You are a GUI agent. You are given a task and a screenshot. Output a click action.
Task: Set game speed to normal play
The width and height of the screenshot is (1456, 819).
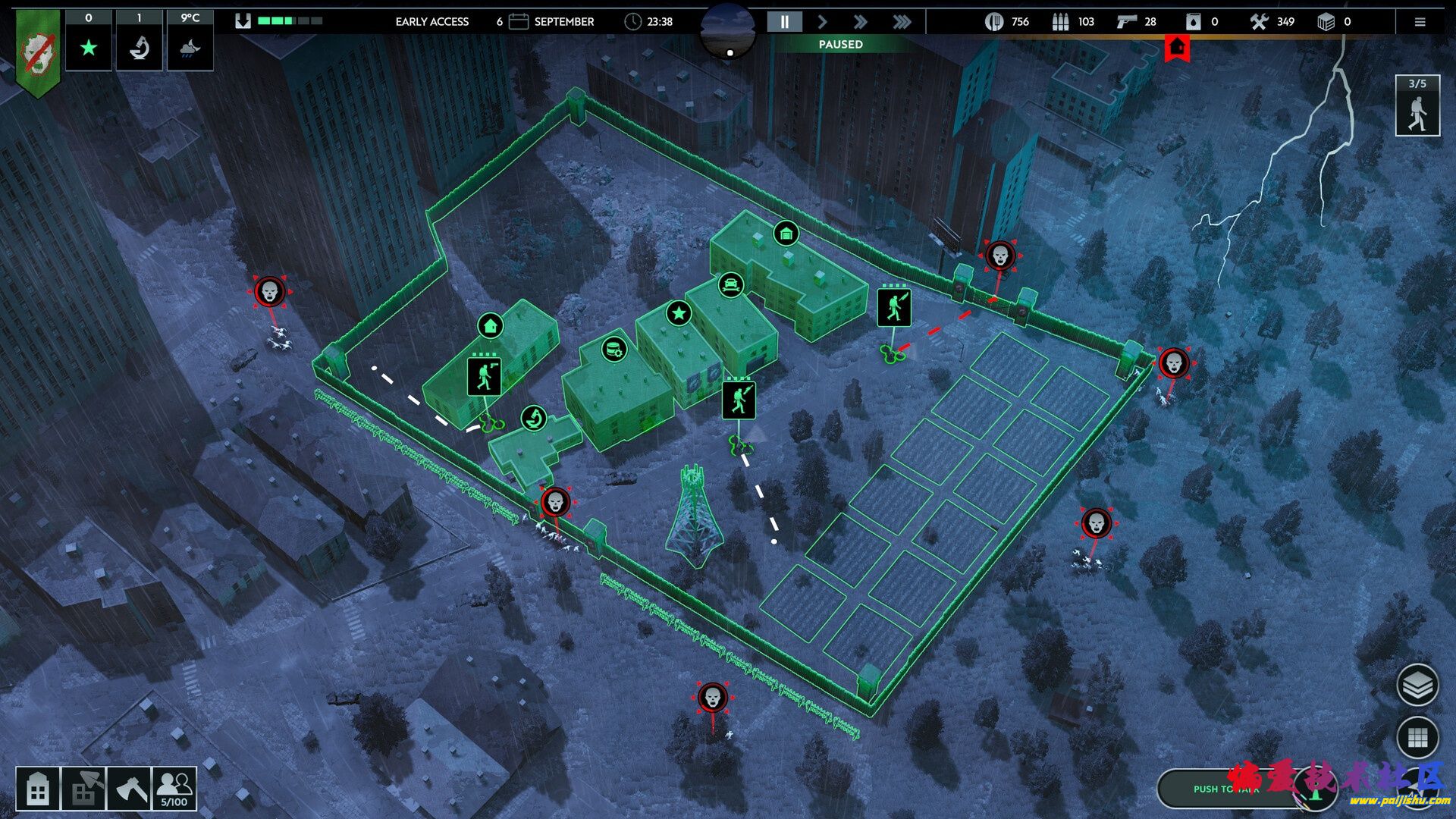coord(822,22)
